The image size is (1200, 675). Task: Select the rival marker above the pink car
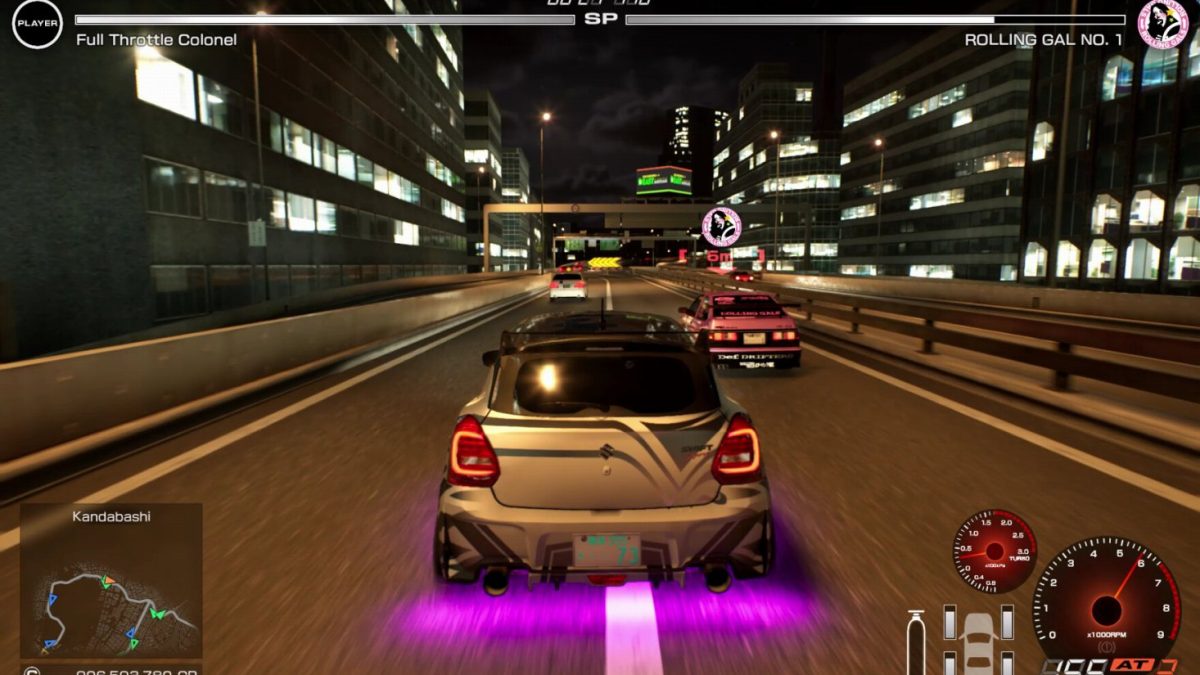click(720, 227)
